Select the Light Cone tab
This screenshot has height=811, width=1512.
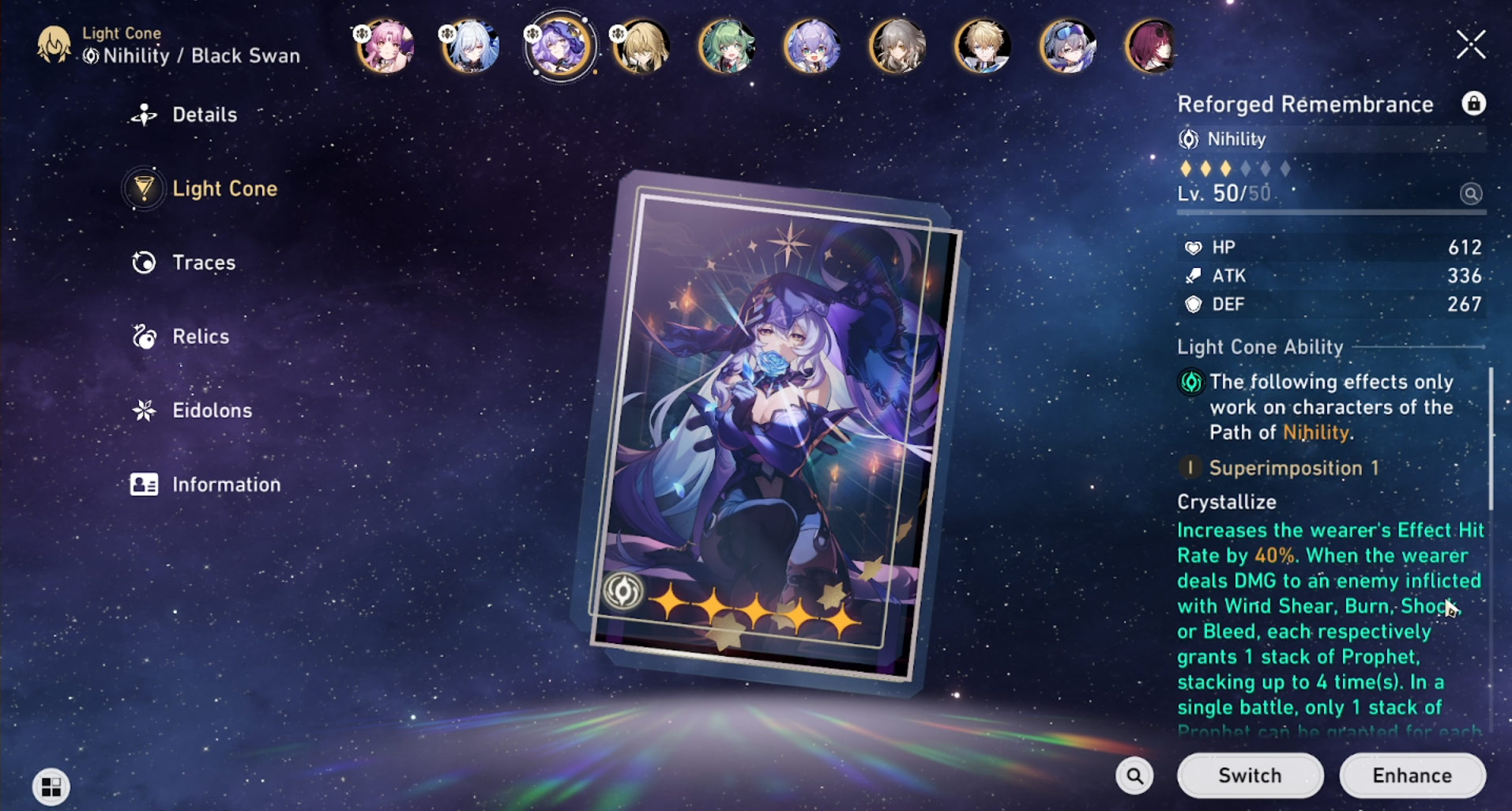(224, 189)
